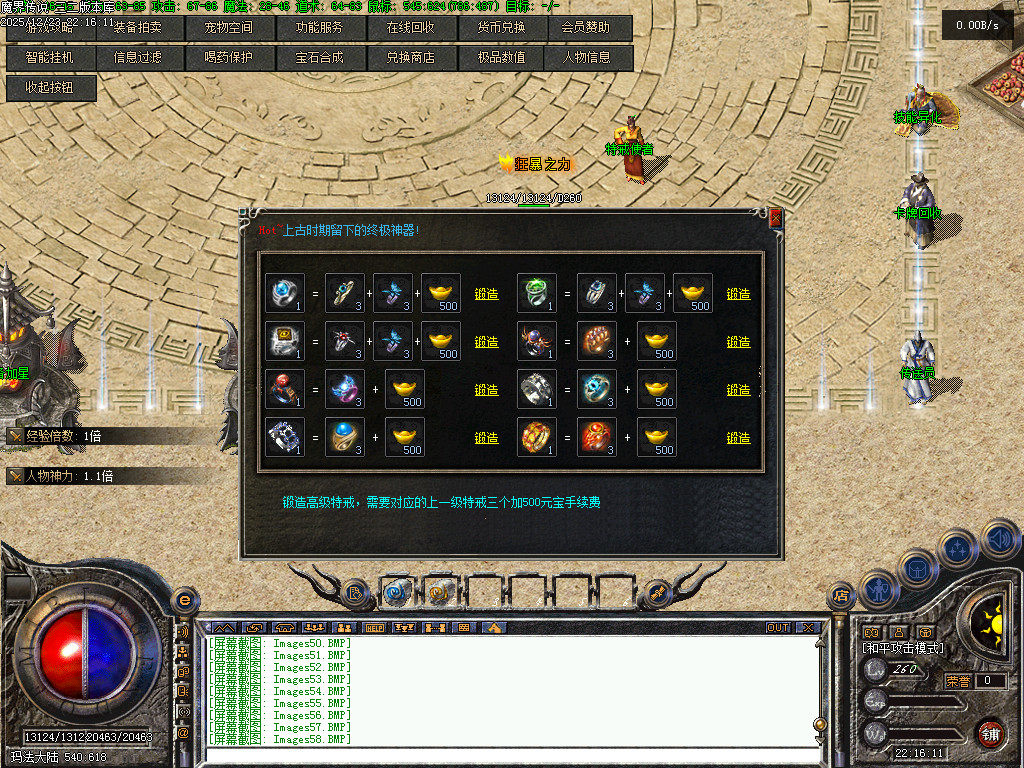Open the 信息过滤 message filter
This screenshot has width=1024, height=768.
[137, 58]
